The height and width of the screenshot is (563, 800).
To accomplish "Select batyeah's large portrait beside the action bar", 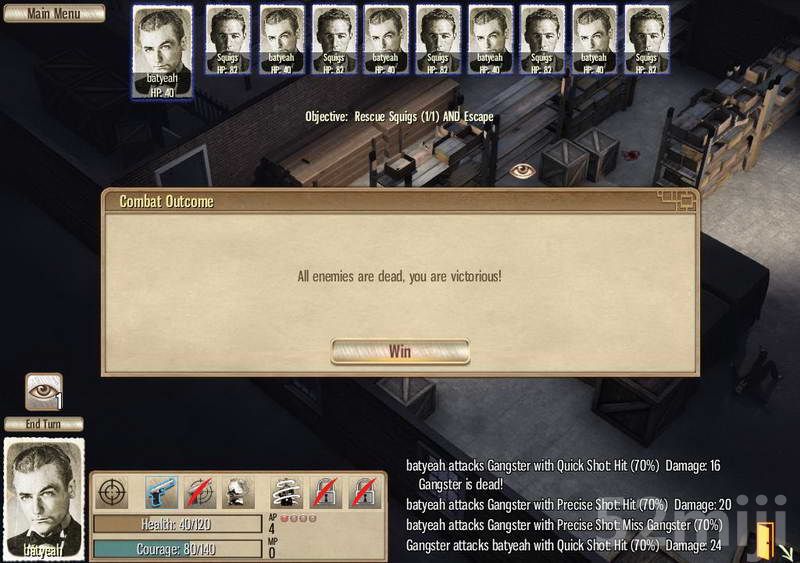I will (45, 497).
